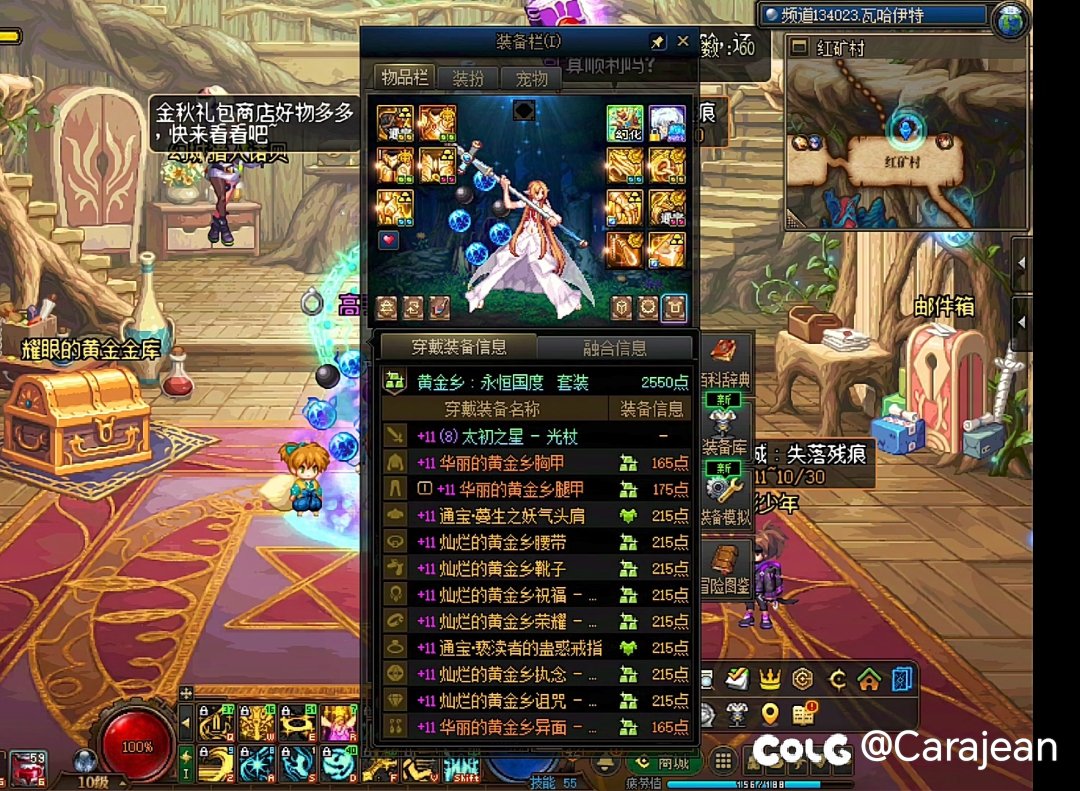1080x791 pixels.
Task: Open the 穿戴装备信息 tab
Action: pos(459,347)
